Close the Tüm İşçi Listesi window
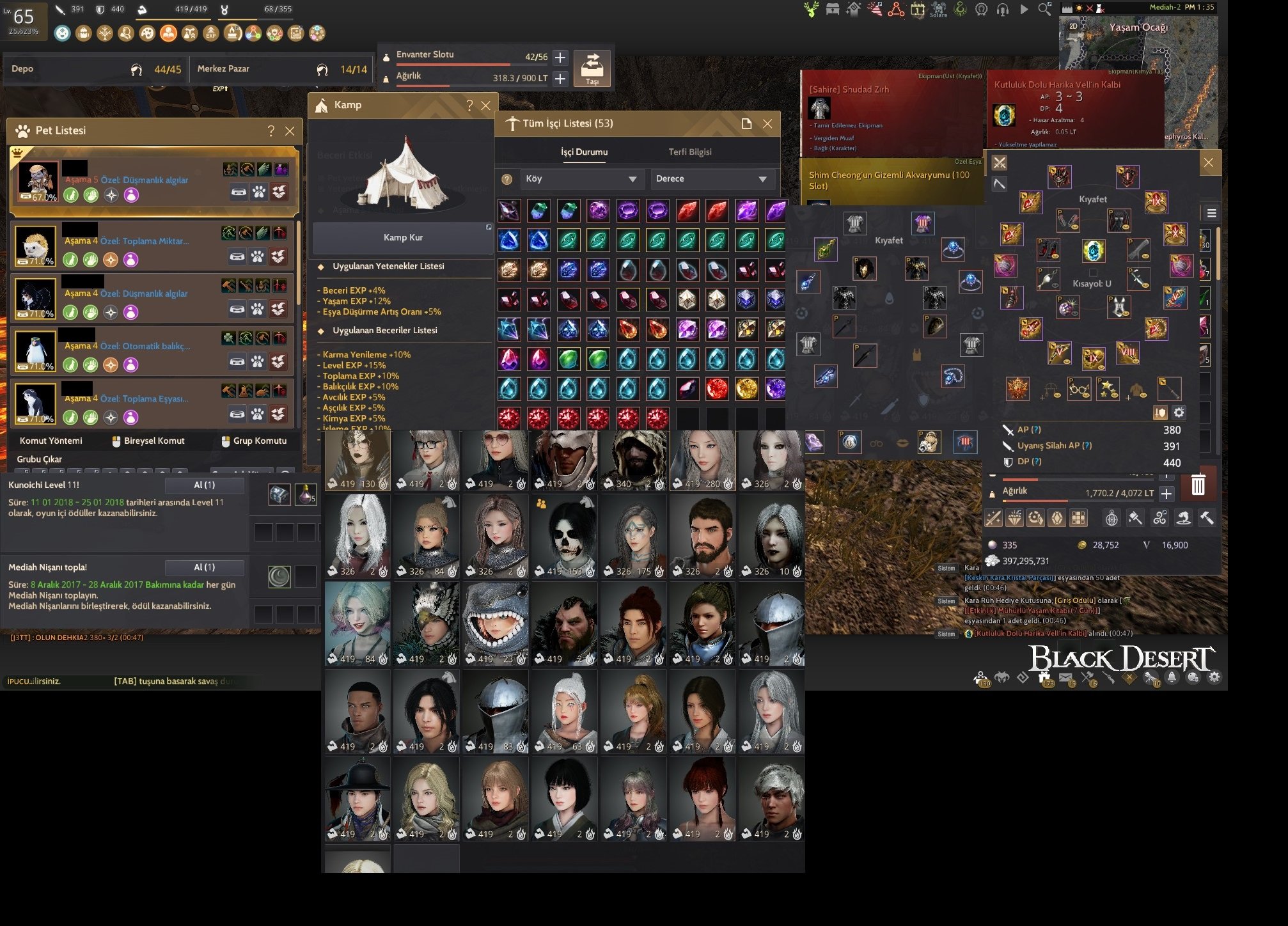Image resolution: width=1288 pixels, height=926 pixels. [767, 124]
